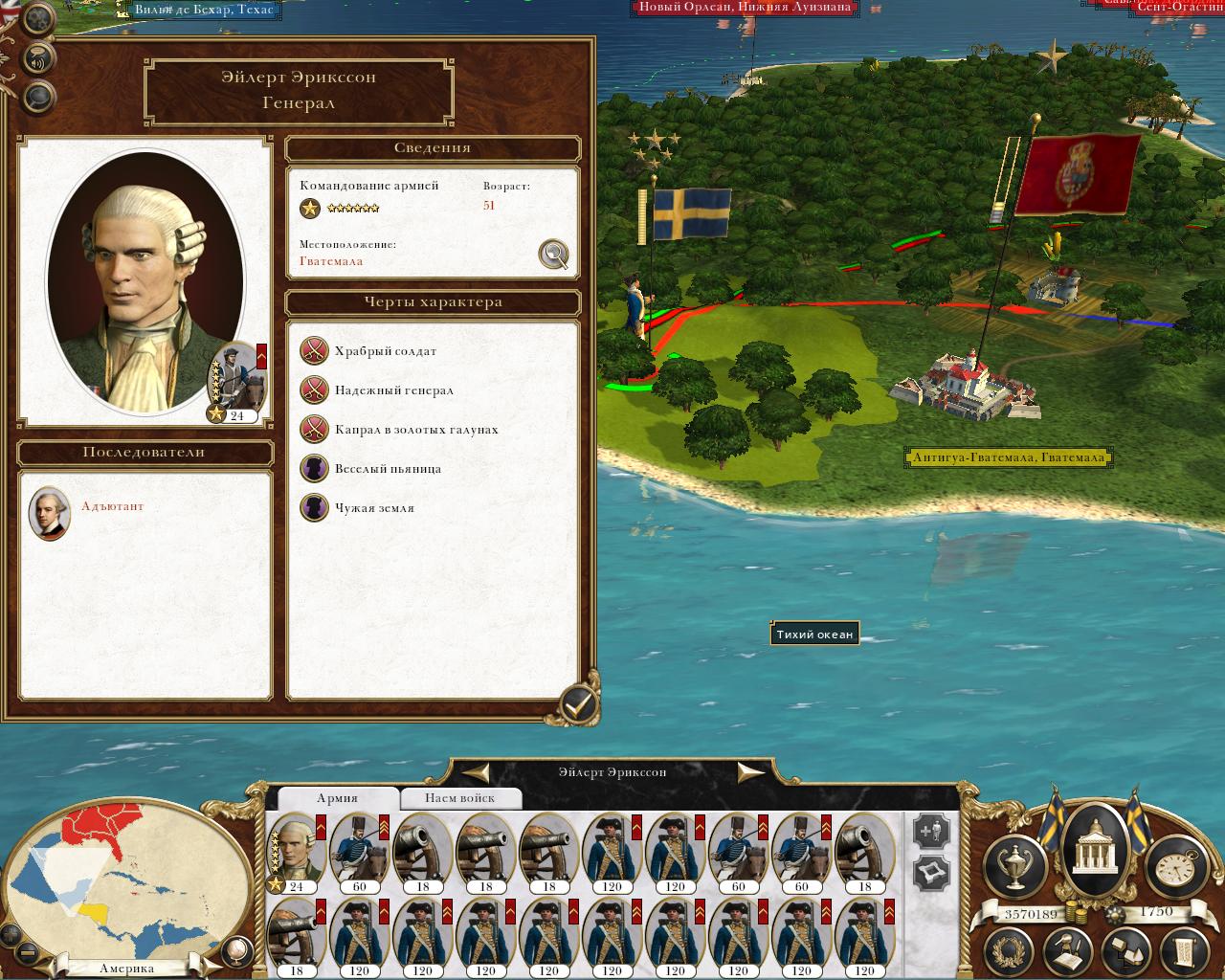Locate the general using the magnifier button
This screenshot has height=980, width=1225.
(x=553, y=254)
